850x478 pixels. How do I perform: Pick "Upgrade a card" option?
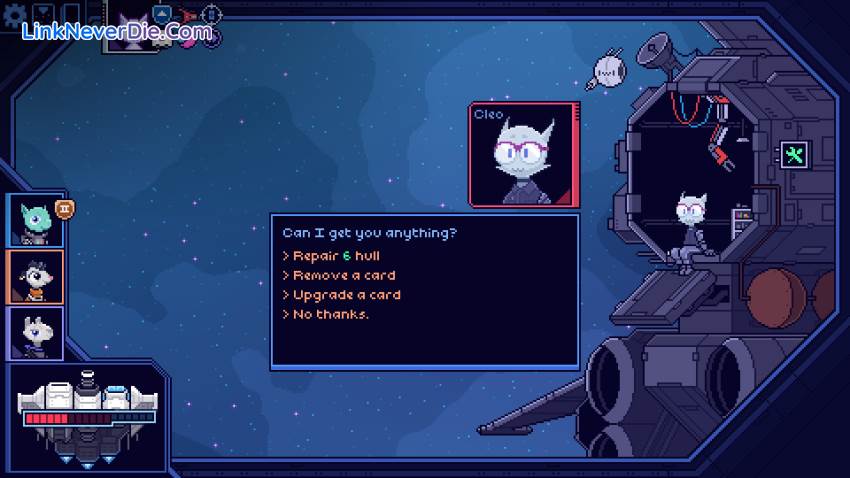coord(346,295)
